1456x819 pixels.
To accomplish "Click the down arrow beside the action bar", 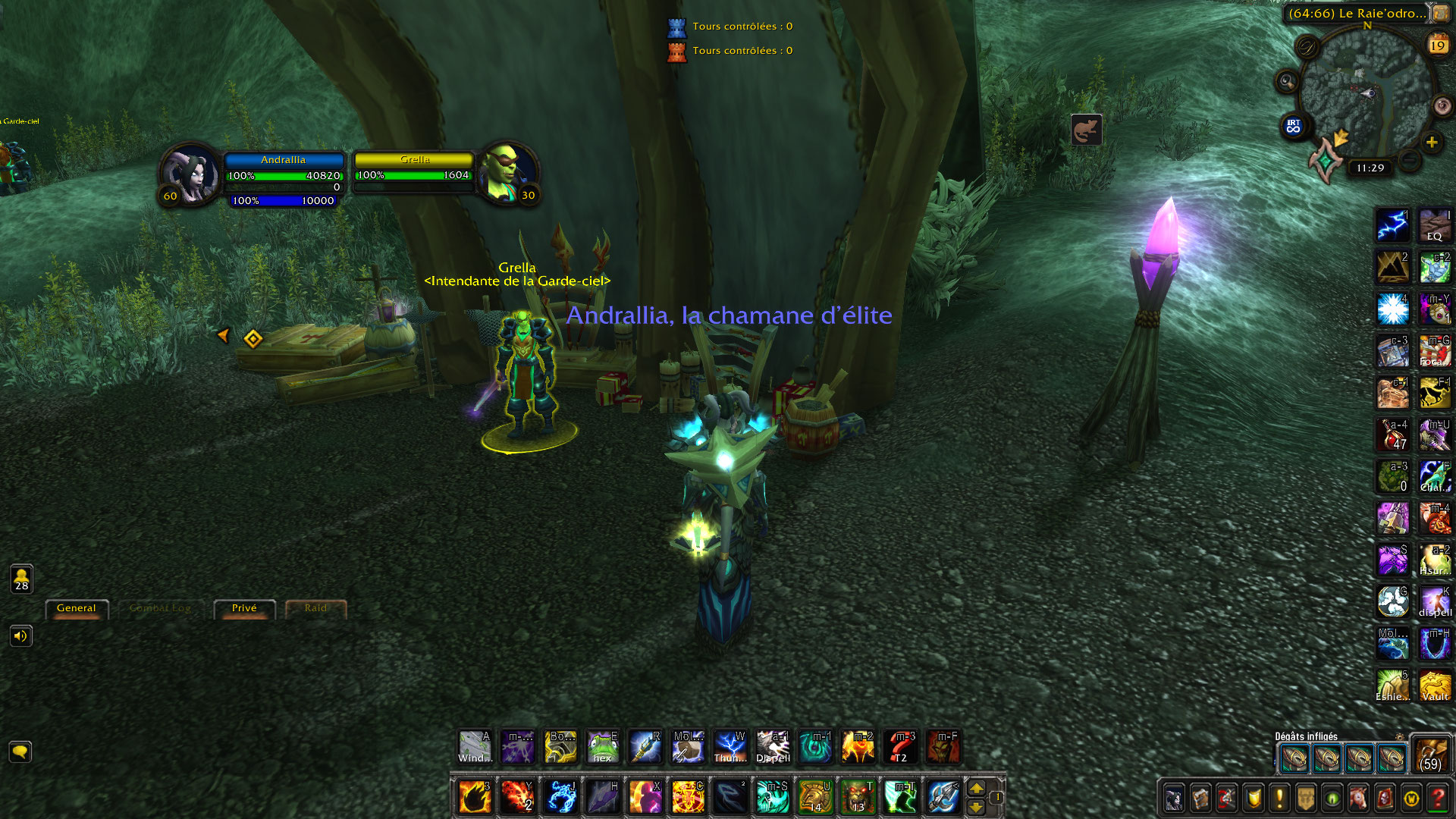I will pos(977,807).
